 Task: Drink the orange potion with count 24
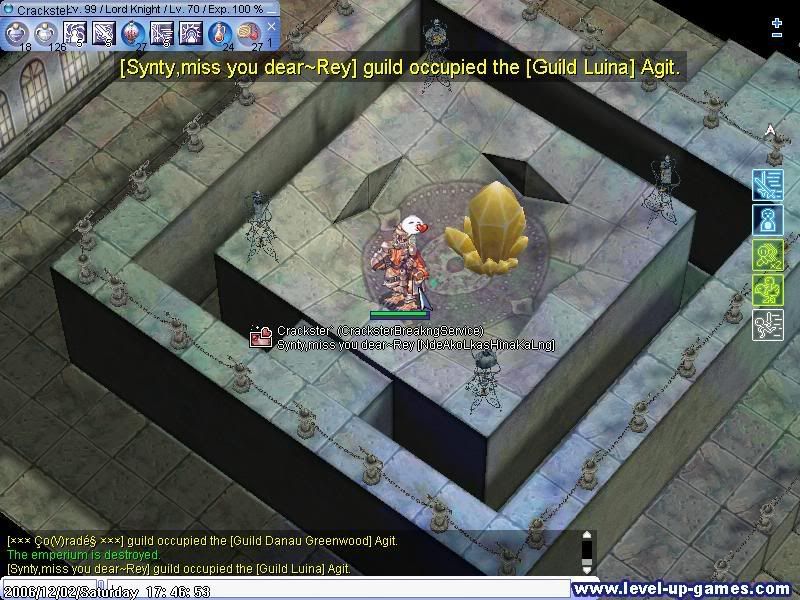[x=220, y=33]
